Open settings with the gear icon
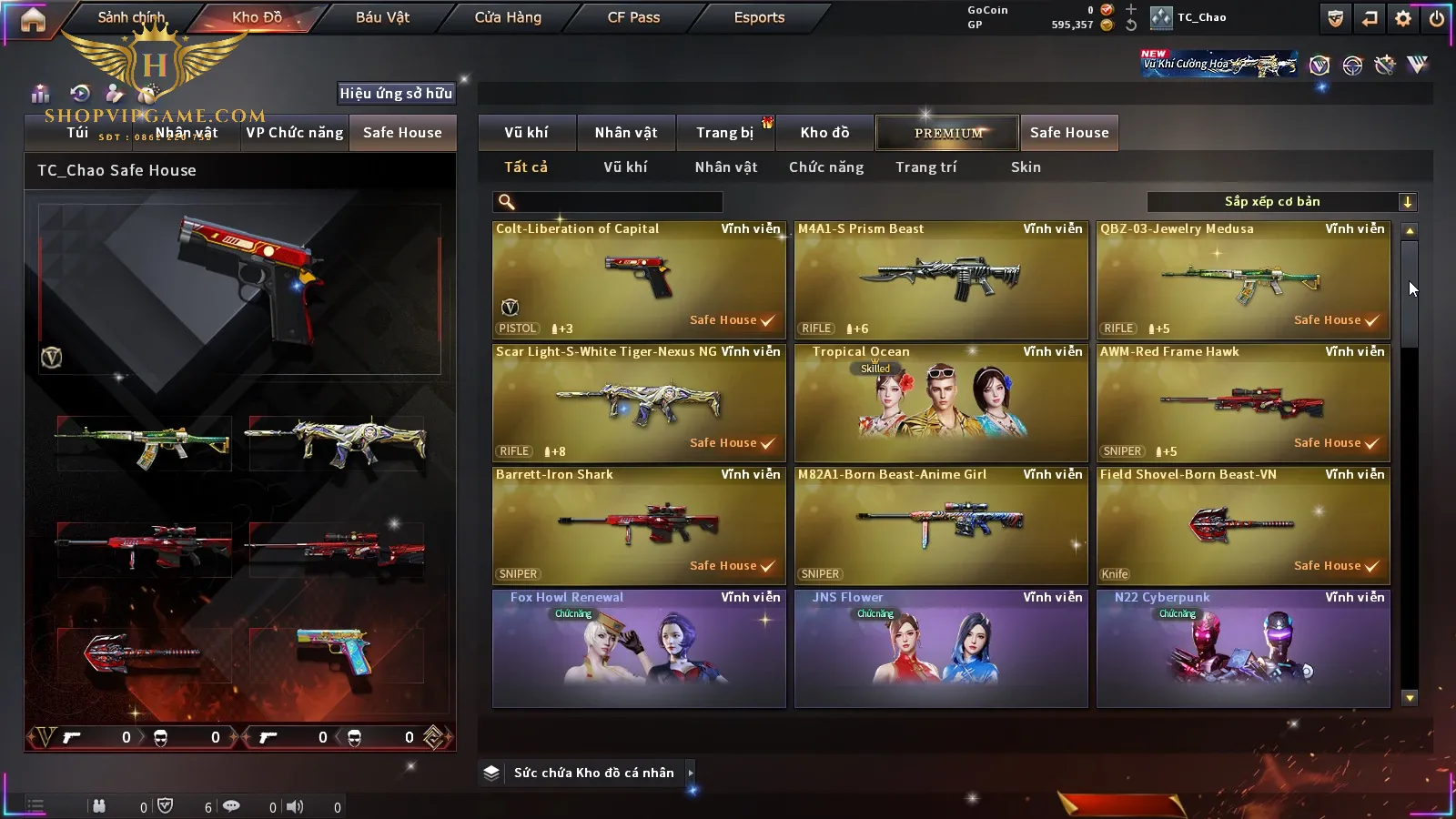This screenshot has height=819, width=1456. [1403, 18]
